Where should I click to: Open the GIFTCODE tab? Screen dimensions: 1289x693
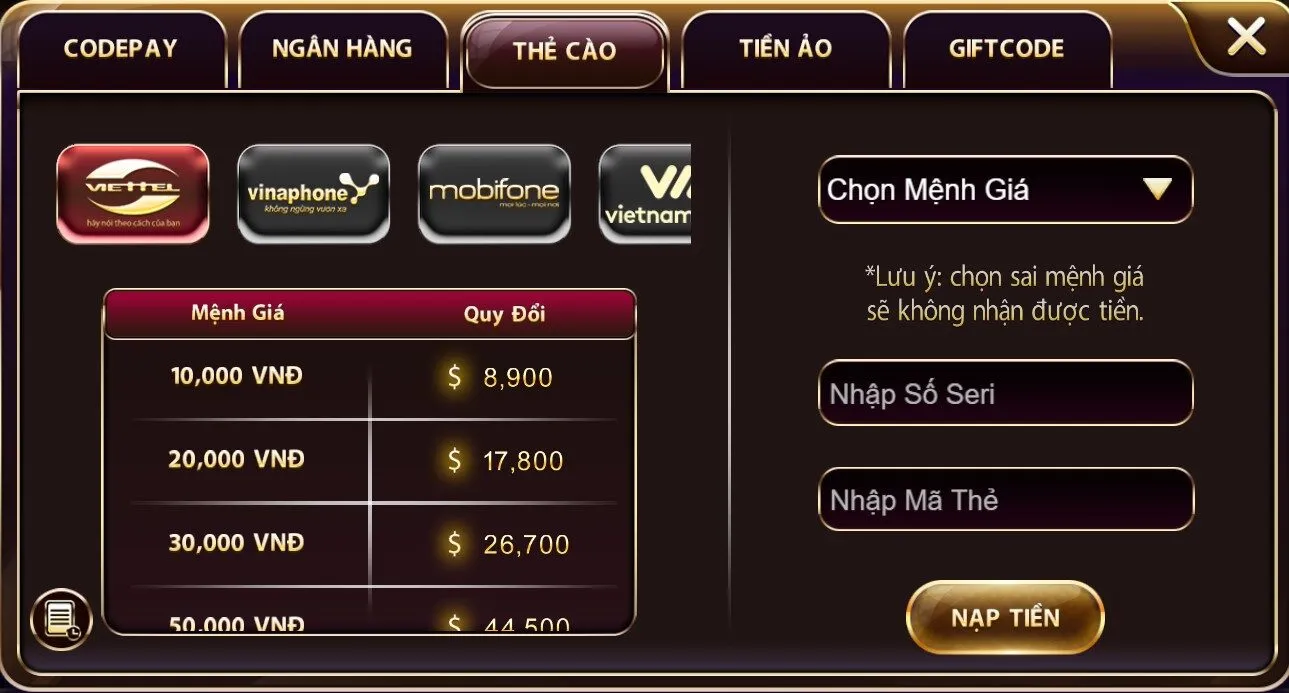(1006, 49)
